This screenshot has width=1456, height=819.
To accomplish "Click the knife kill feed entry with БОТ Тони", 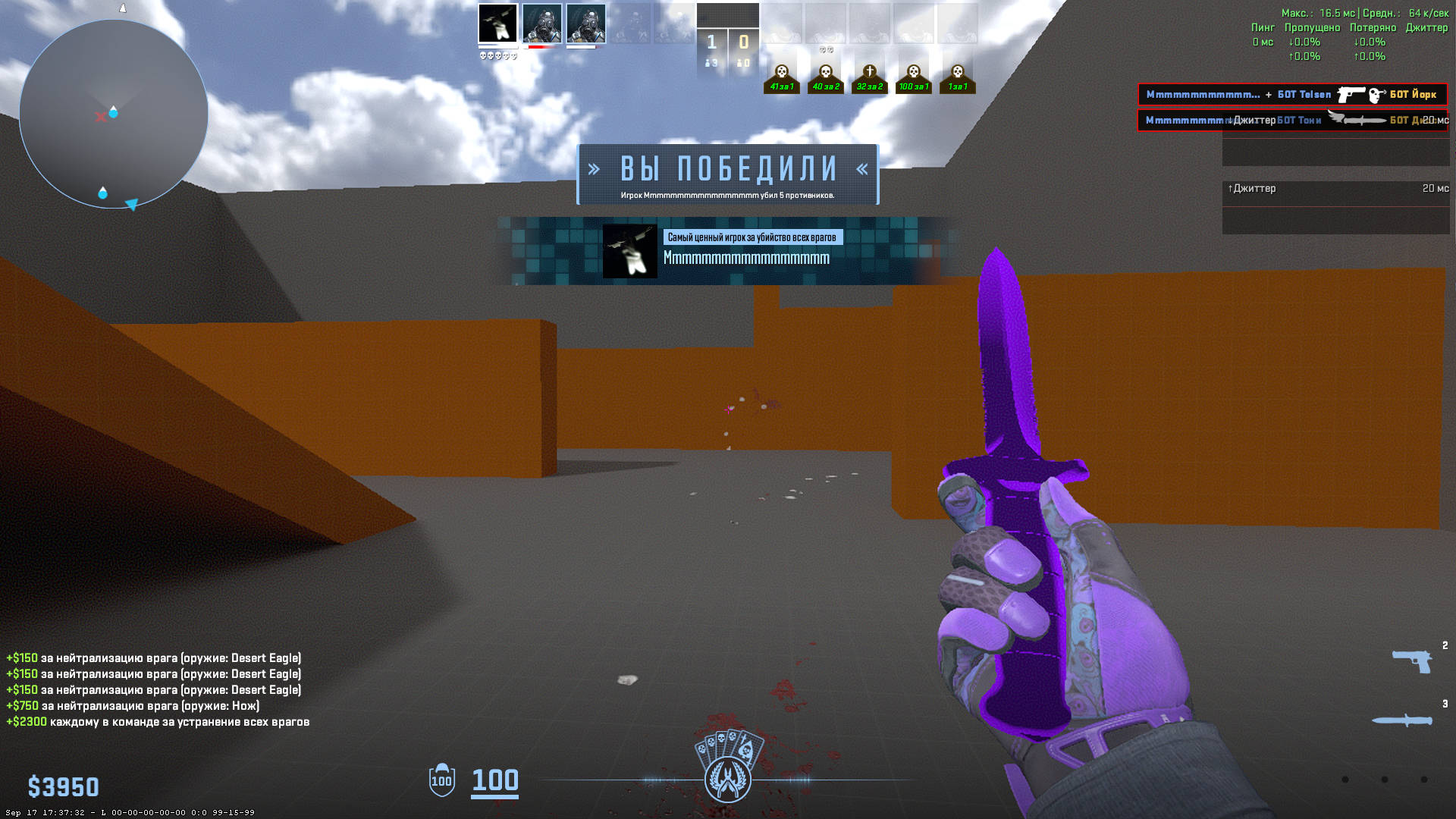I will 1292,121.
